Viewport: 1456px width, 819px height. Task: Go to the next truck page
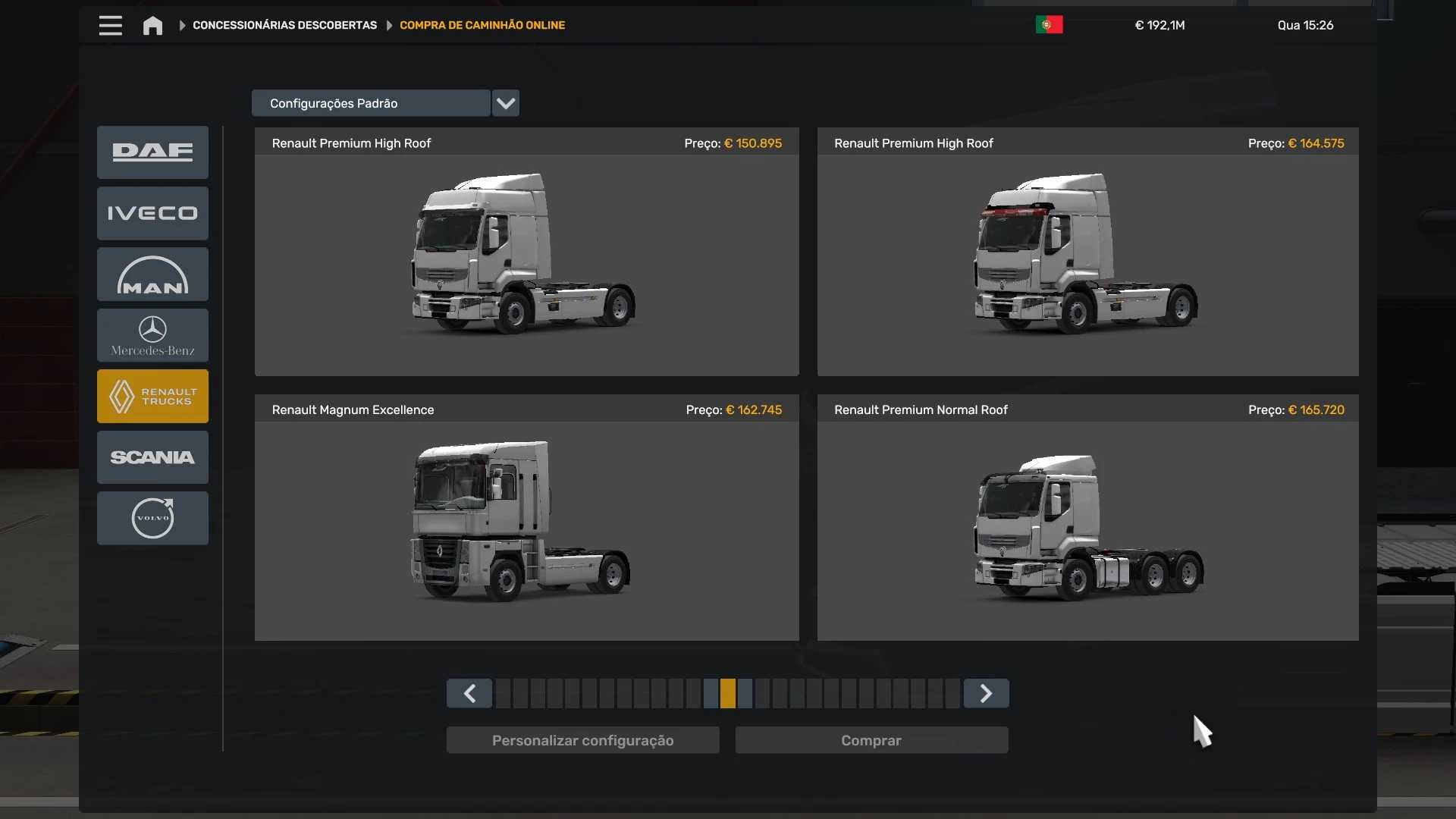tap(986, 693)
